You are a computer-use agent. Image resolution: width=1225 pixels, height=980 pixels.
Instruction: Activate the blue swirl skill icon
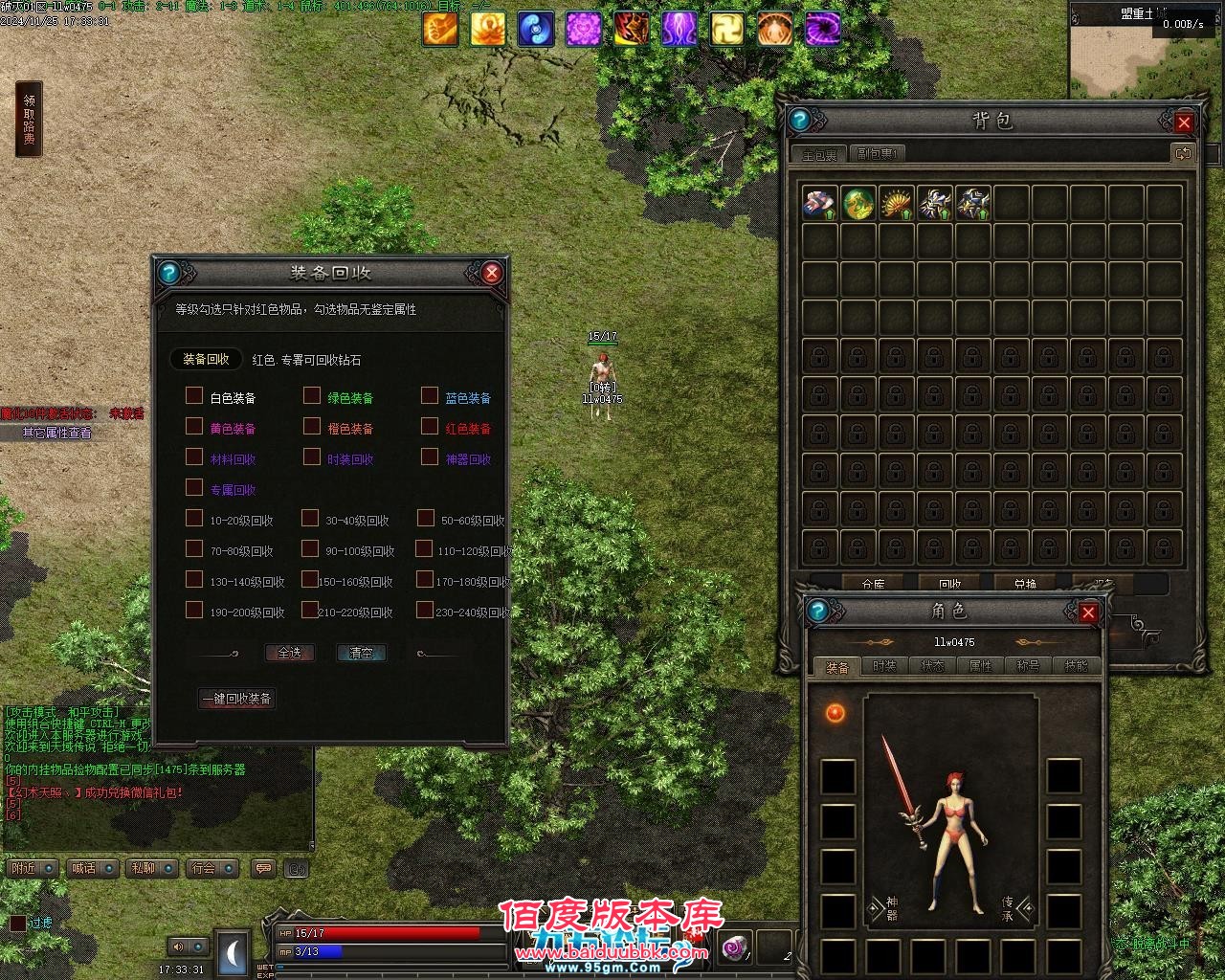click(x=536, y=28)
